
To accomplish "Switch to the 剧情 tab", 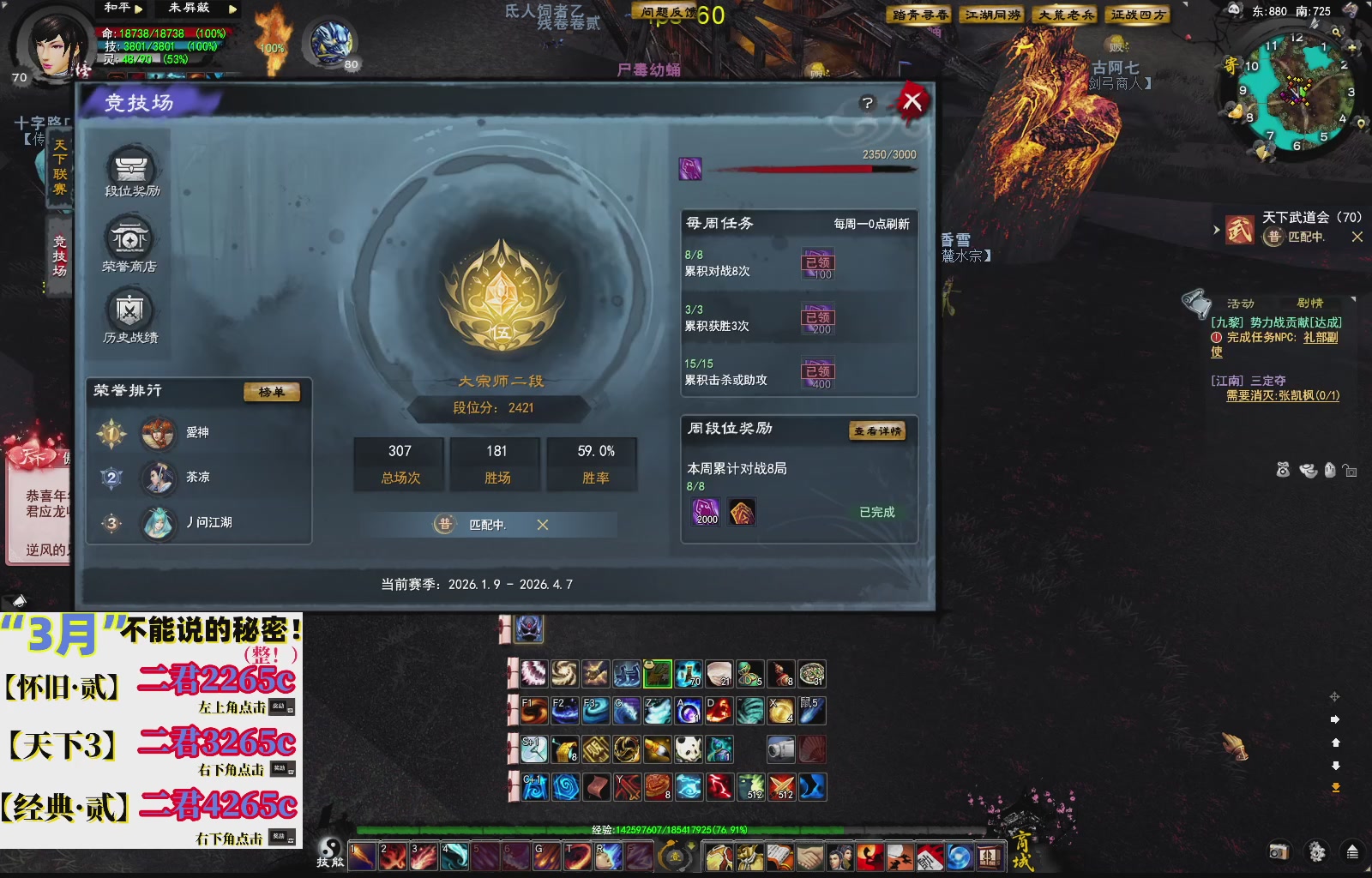I will pyautogui.click(x=1309, y=303).
